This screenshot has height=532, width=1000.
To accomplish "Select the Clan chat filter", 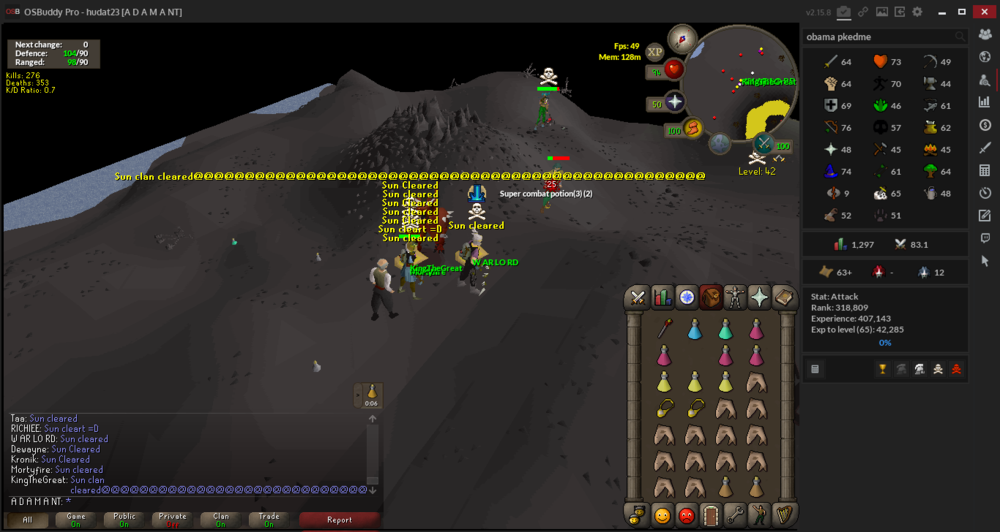I will pyautogui.click(x=221, y=519).
